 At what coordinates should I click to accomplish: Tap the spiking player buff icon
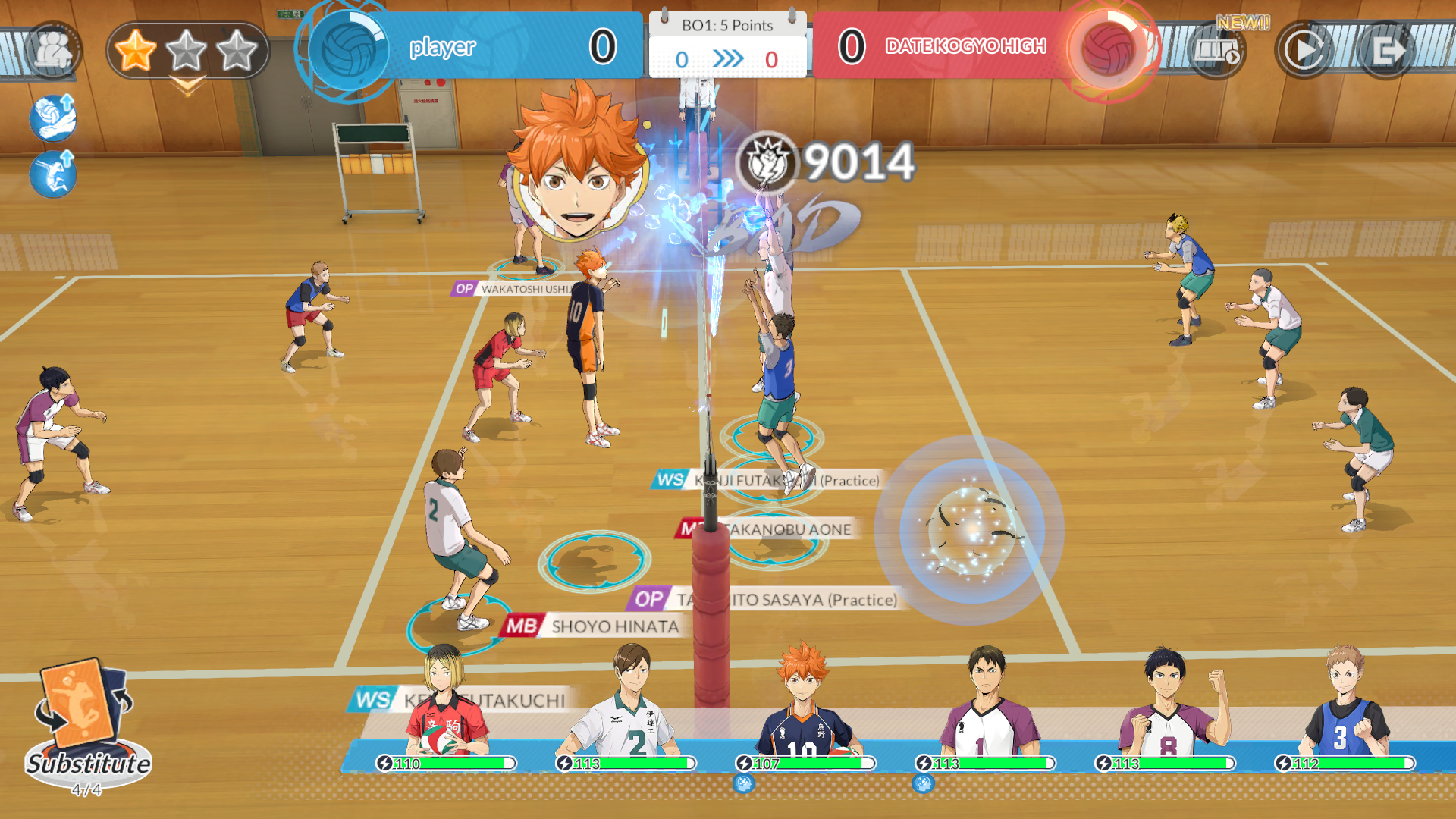click(x=53, y=174)
